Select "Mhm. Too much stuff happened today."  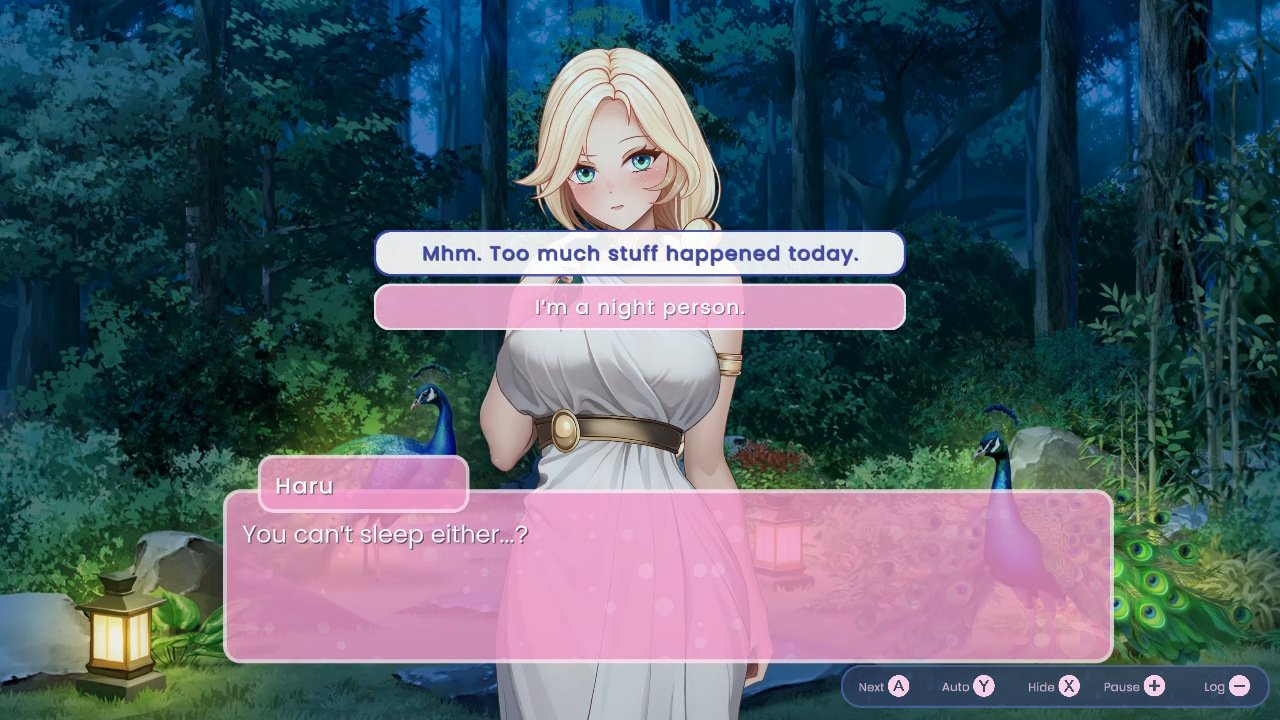[639, 253]
